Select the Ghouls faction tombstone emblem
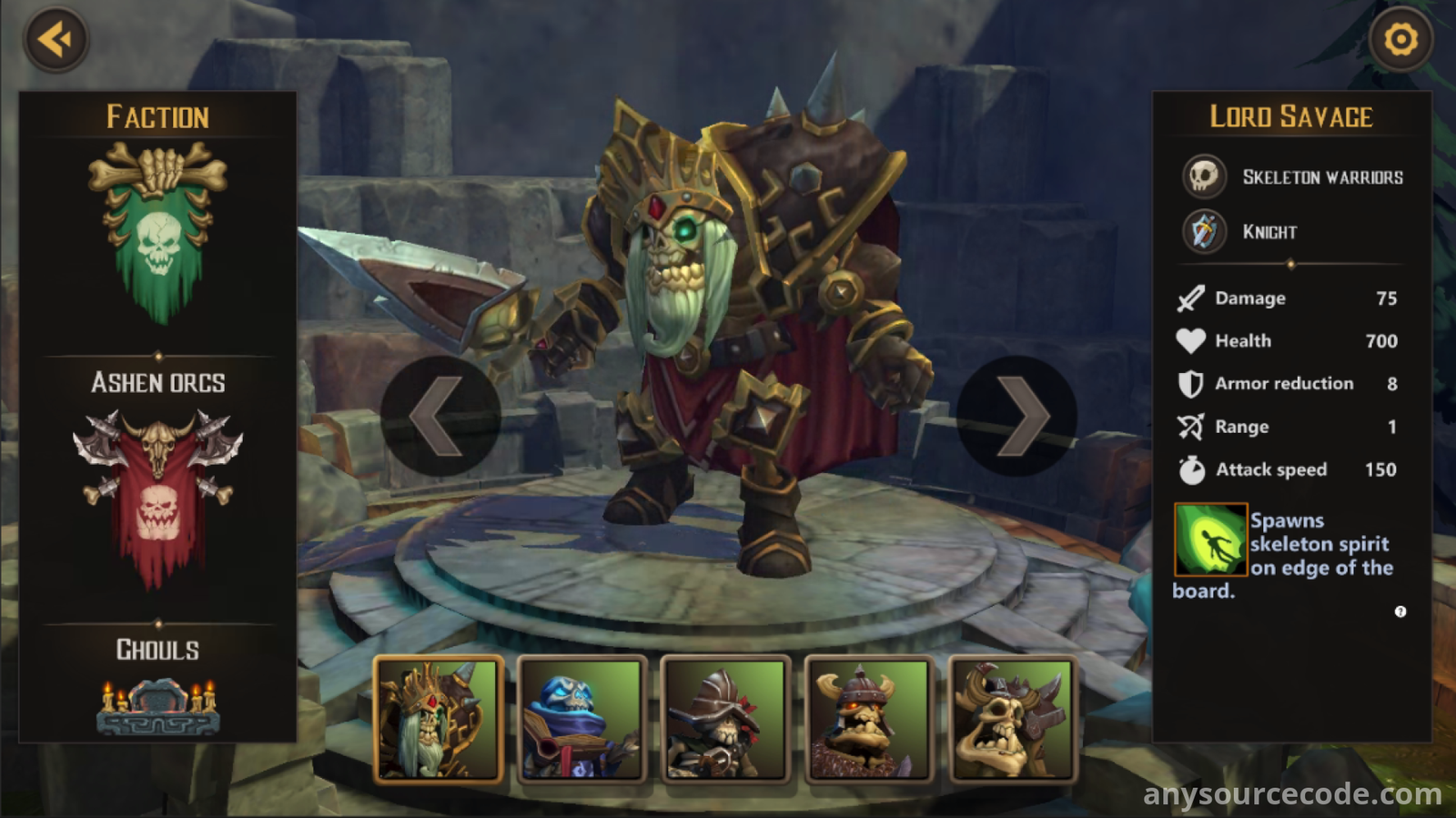1456x818 pixels. click(x=157, y=706)
